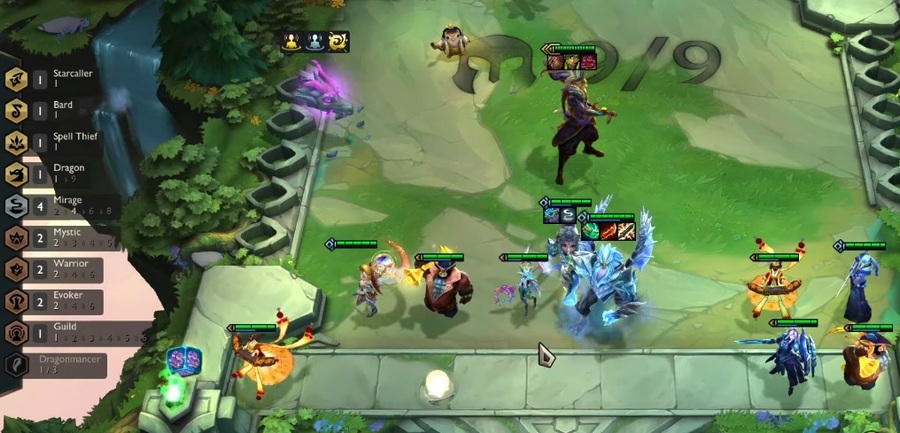Select the Warrior trait row
Image resolution: width=900 pixels, height=433 pixels.
60,270
